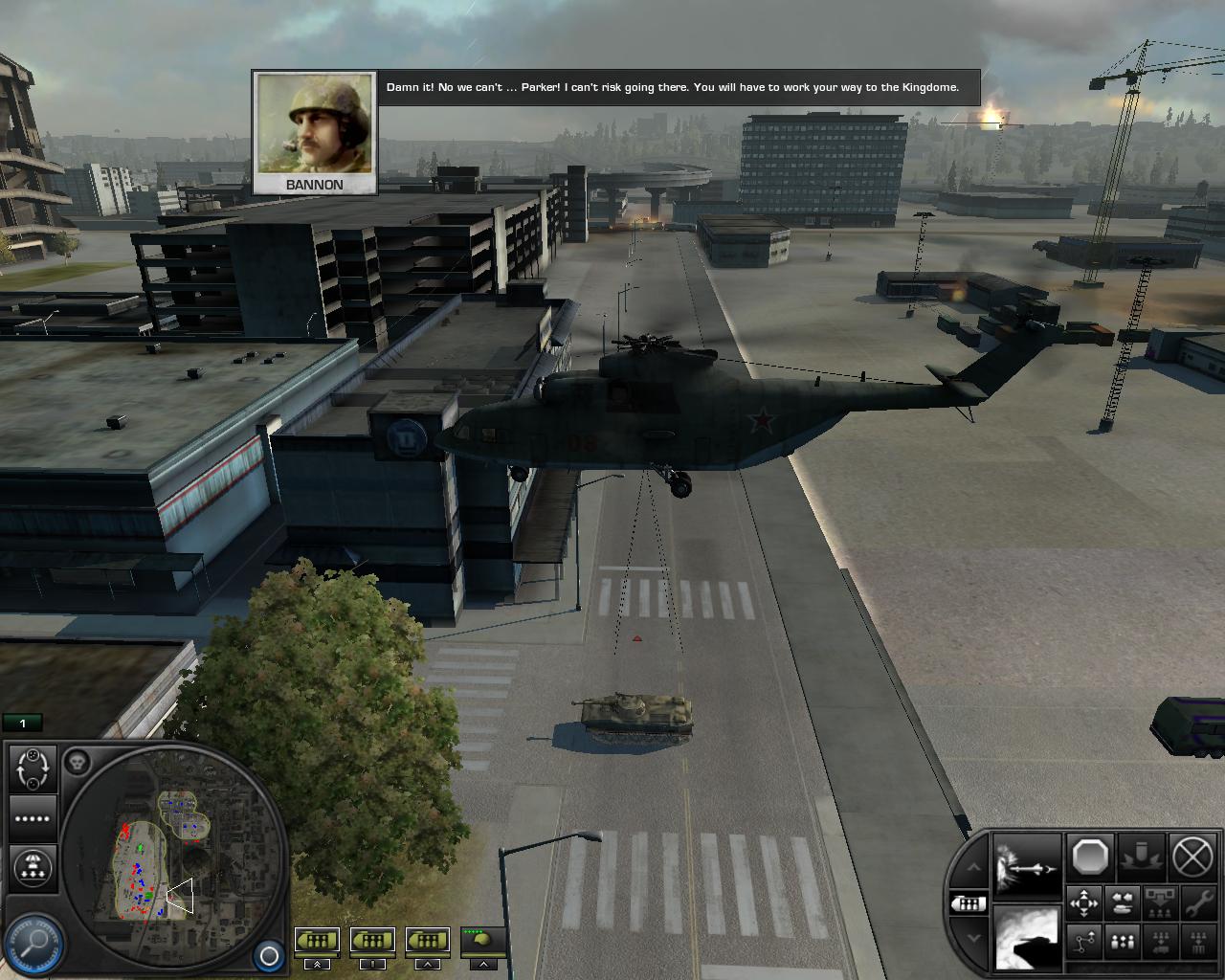The width and height of the screenshot is (1225, 980).
Task: Open the parachute reinforcements drop menu
Action: 32,864
